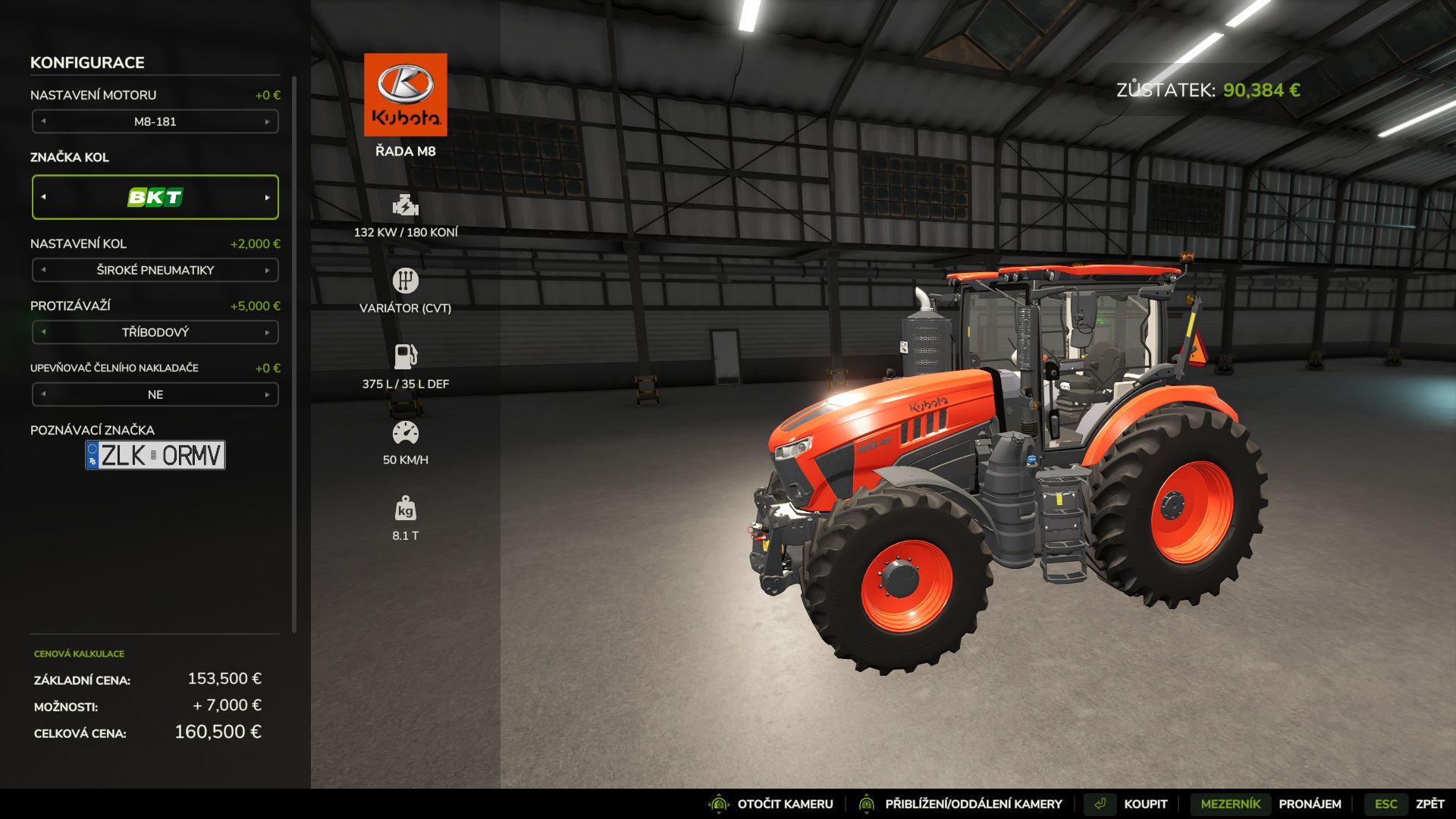The height and width of the screenshot is (819, 1456).
Task: Change Protizávaží to the previous option
Action: pos(43,332)
